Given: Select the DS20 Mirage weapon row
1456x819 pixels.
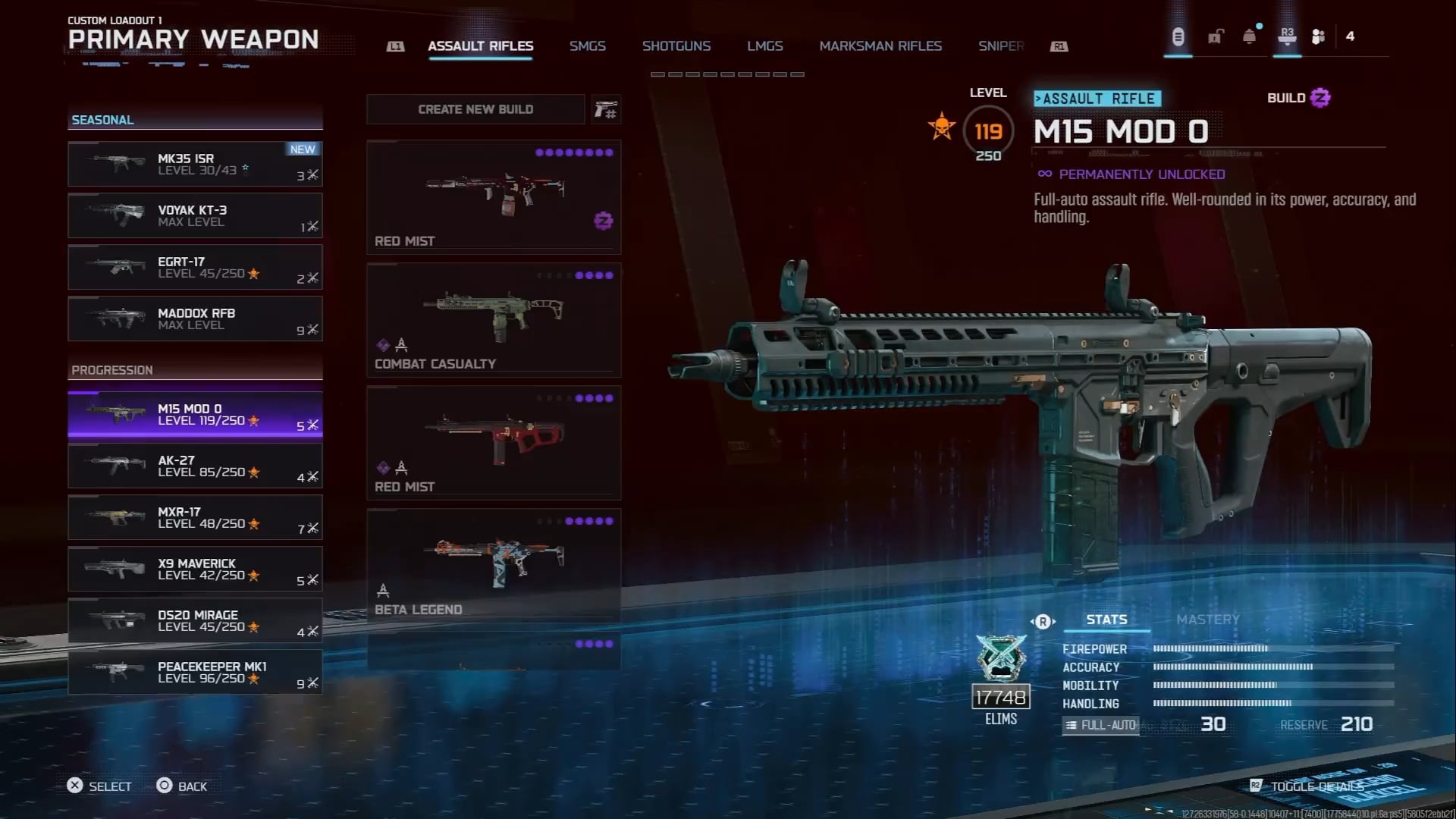Looking at the screenshot, I should click(x=195, y=620).
